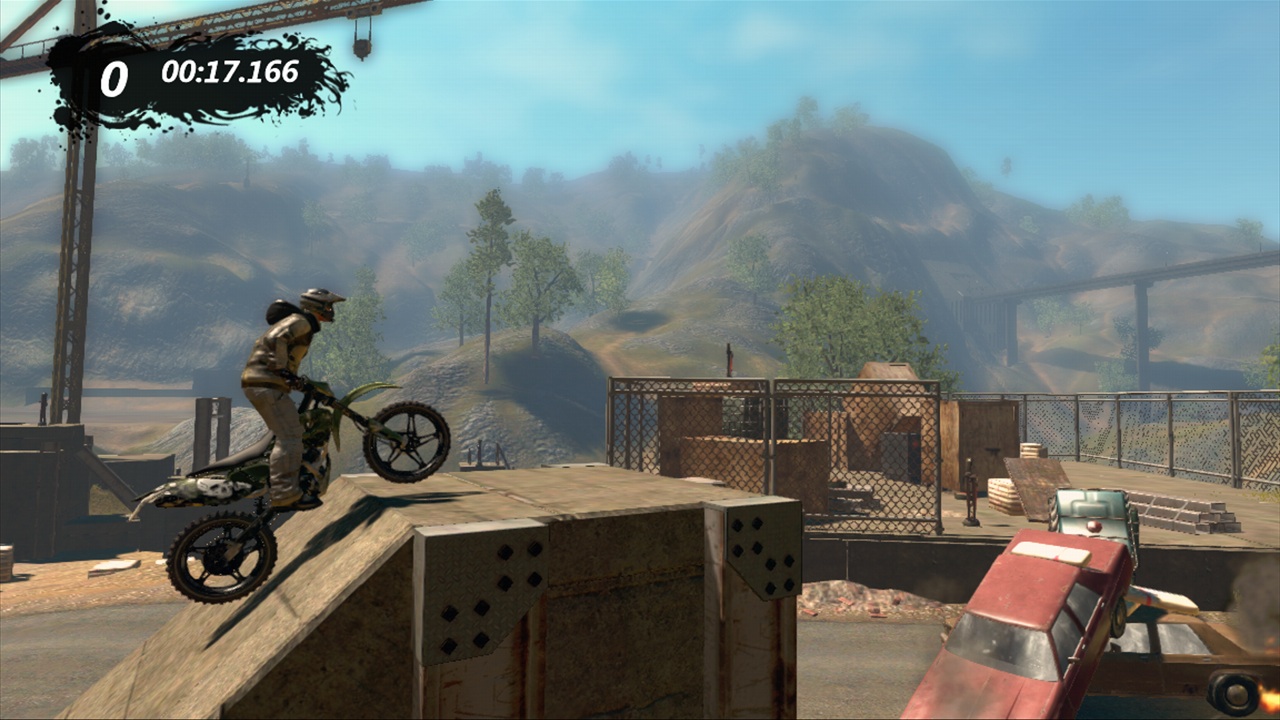Select the motorcycle's front wheel
Screen dimensions: 1280x720
pos(410,440)
